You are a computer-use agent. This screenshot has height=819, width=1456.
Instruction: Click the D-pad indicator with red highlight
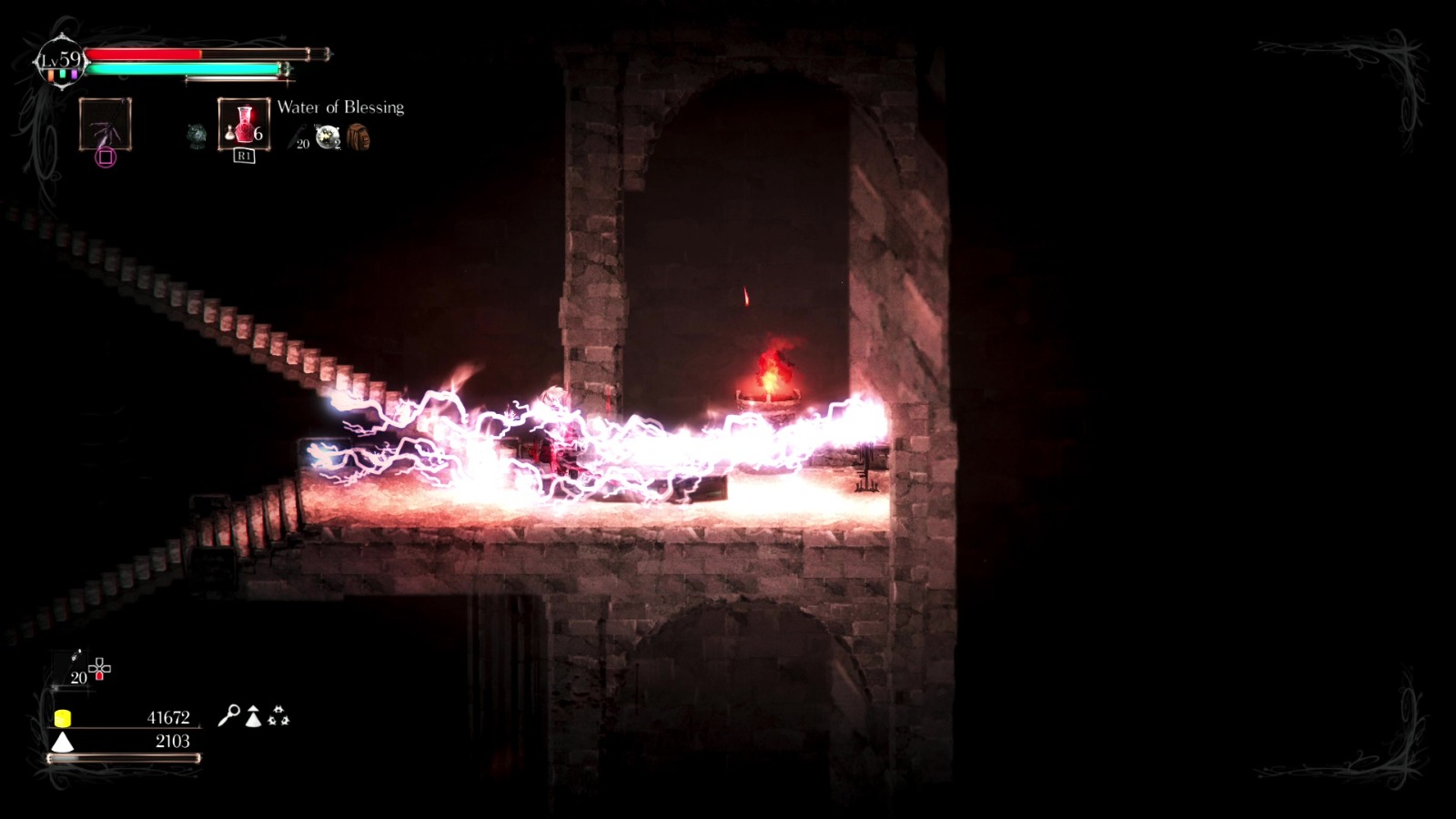tap(99, 669)
